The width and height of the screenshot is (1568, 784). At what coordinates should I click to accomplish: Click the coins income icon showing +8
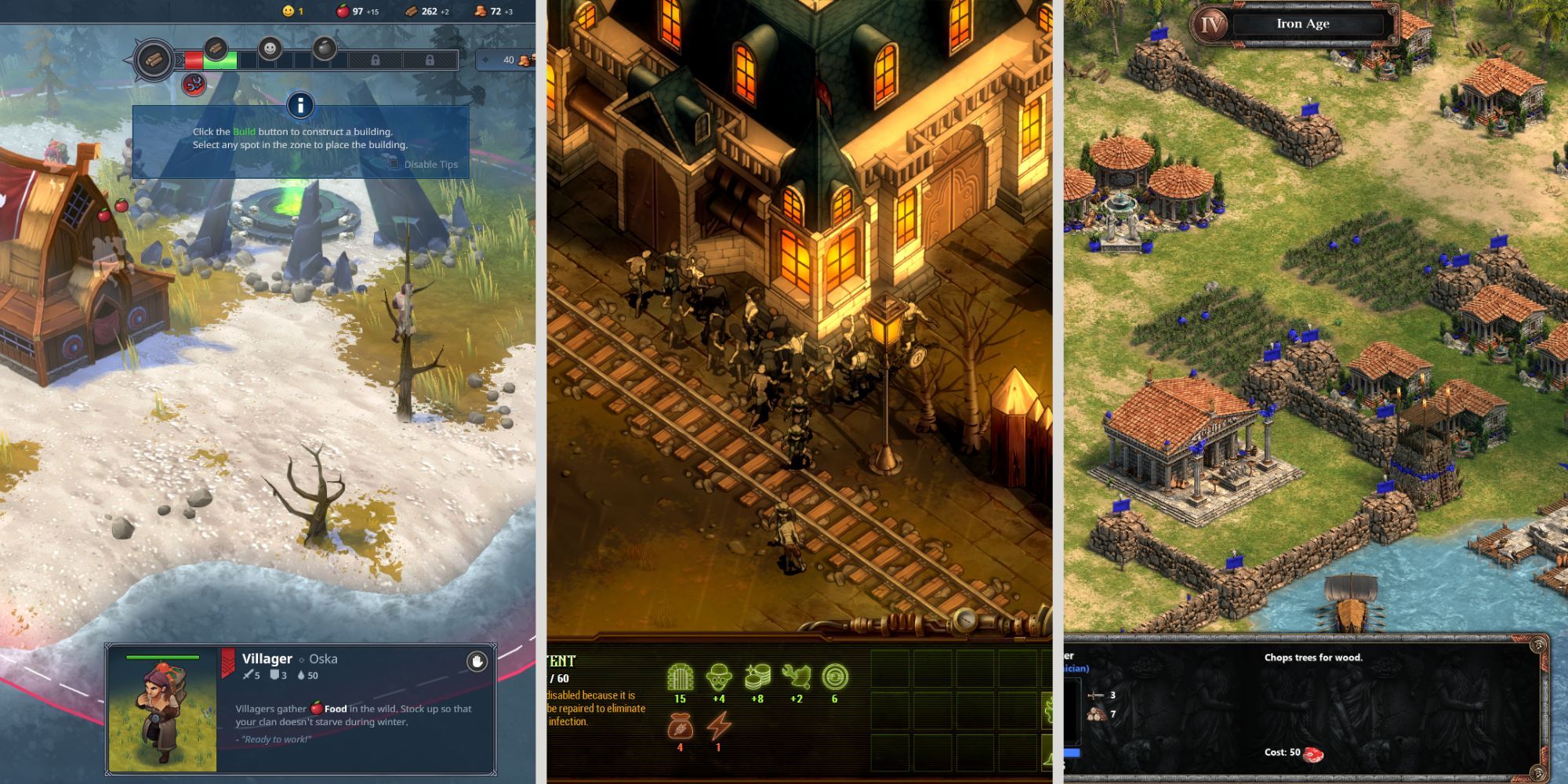[757, 675]
